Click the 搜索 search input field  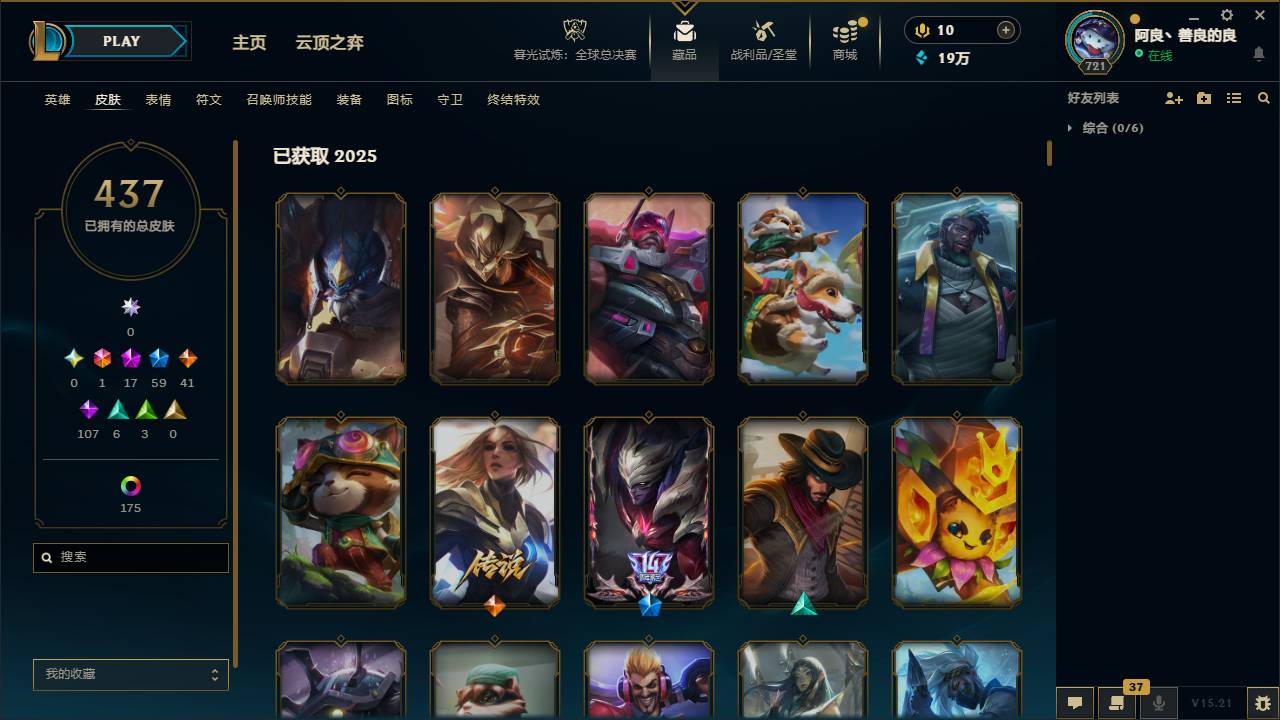tap(130, 558)
